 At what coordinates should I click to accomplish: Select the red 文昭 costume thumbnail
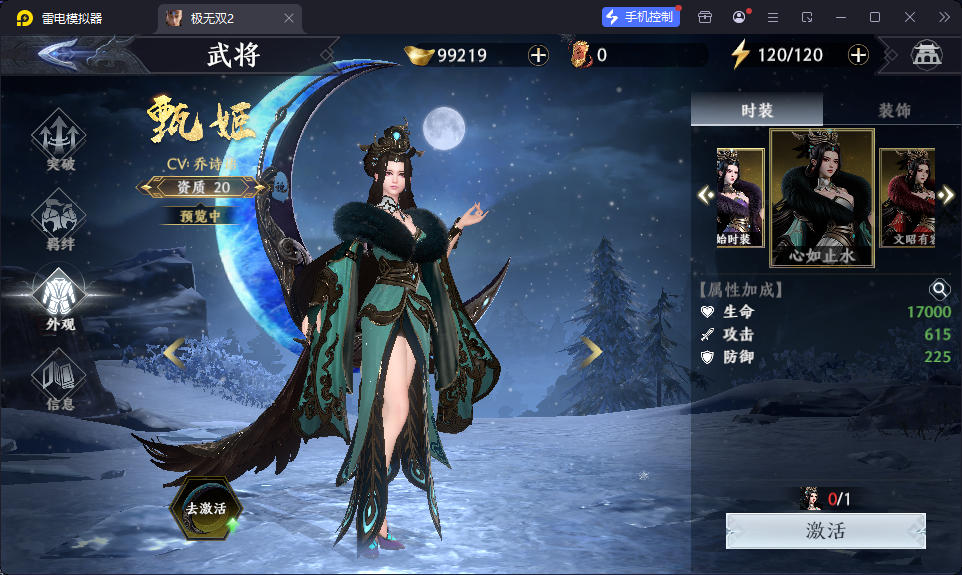point(906,197)
